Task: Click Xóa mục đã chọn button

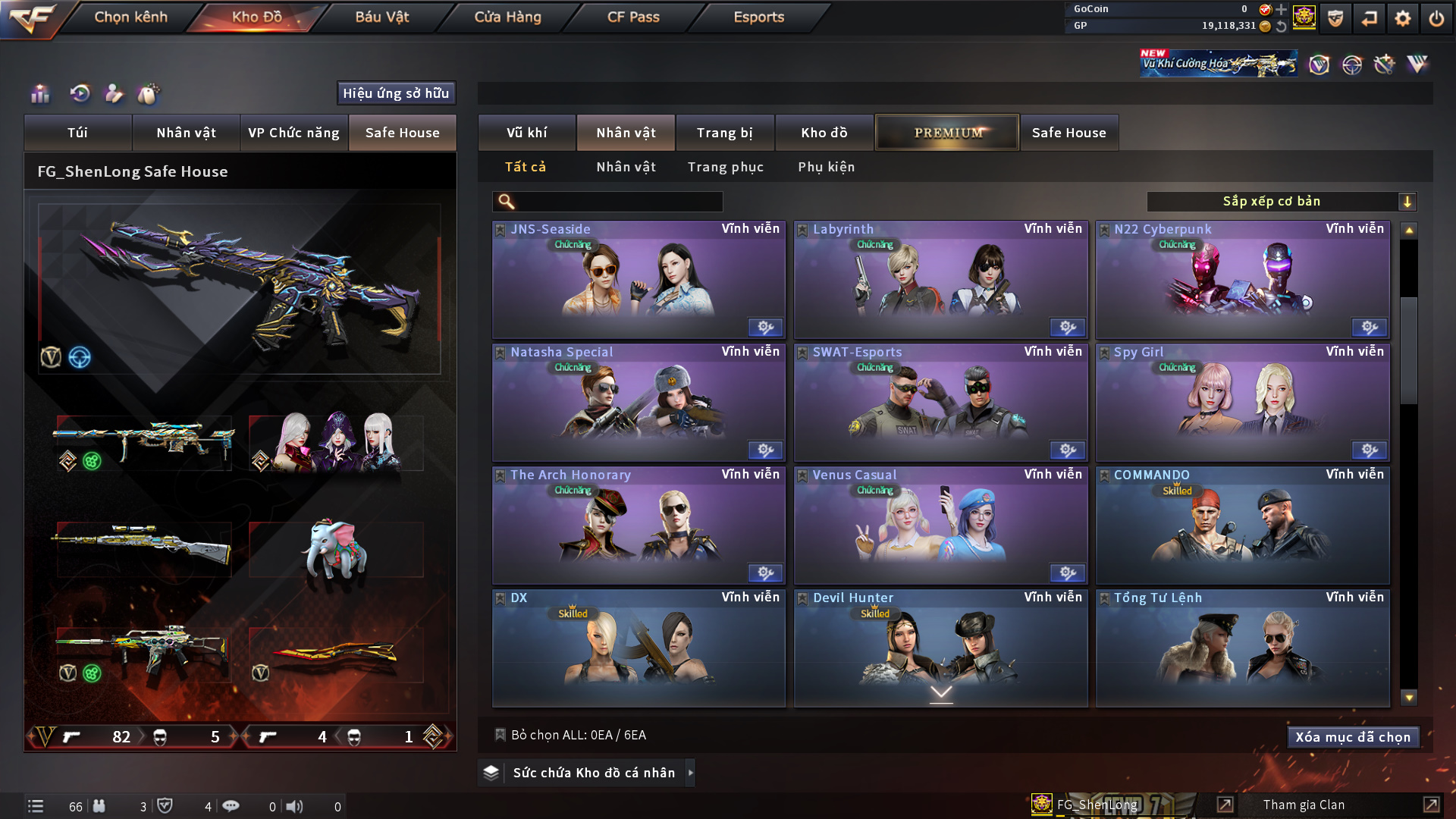Action: click(x=1353, y=737)
